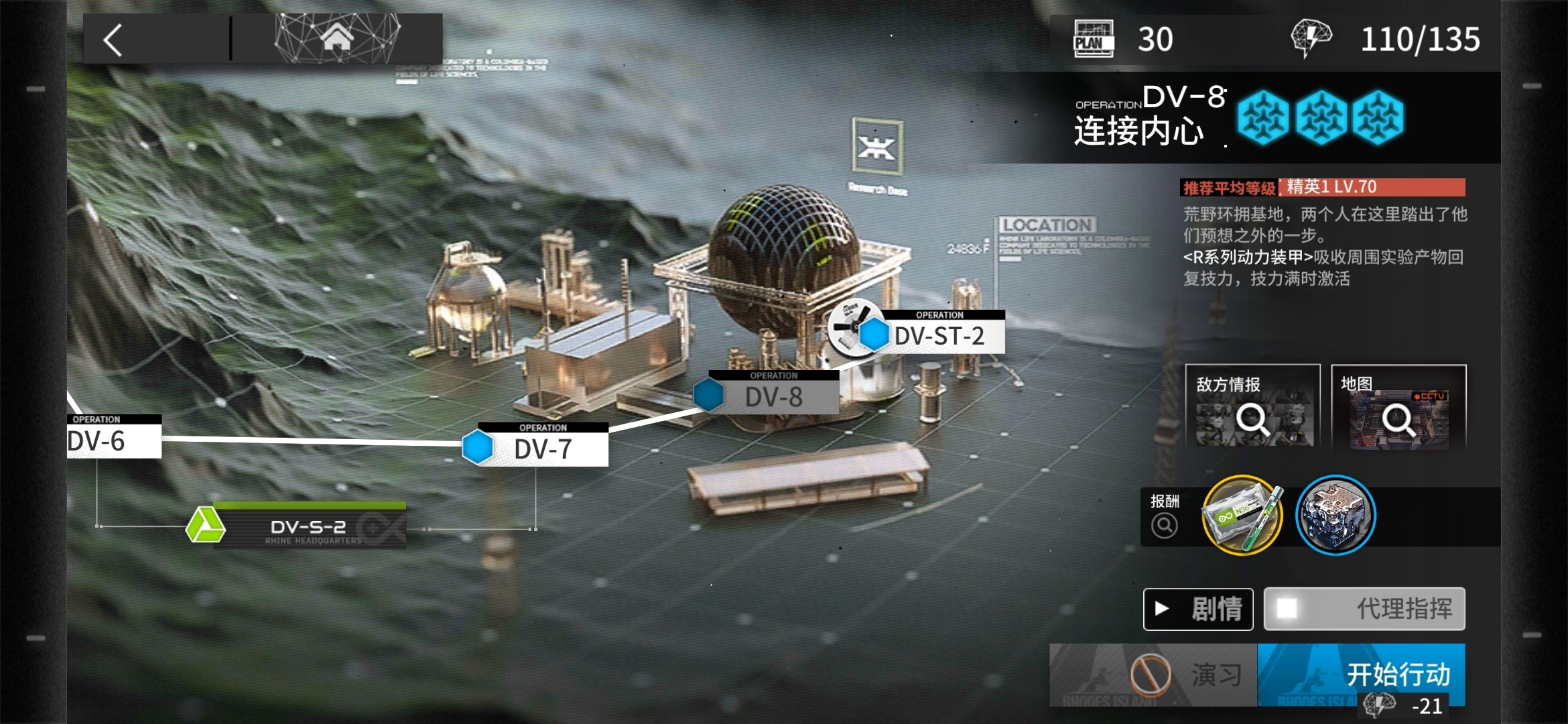This screenshot has height=724, width=1568.
Task: View the blue-ringed ore reward item
Action: tap(1335, 516)
